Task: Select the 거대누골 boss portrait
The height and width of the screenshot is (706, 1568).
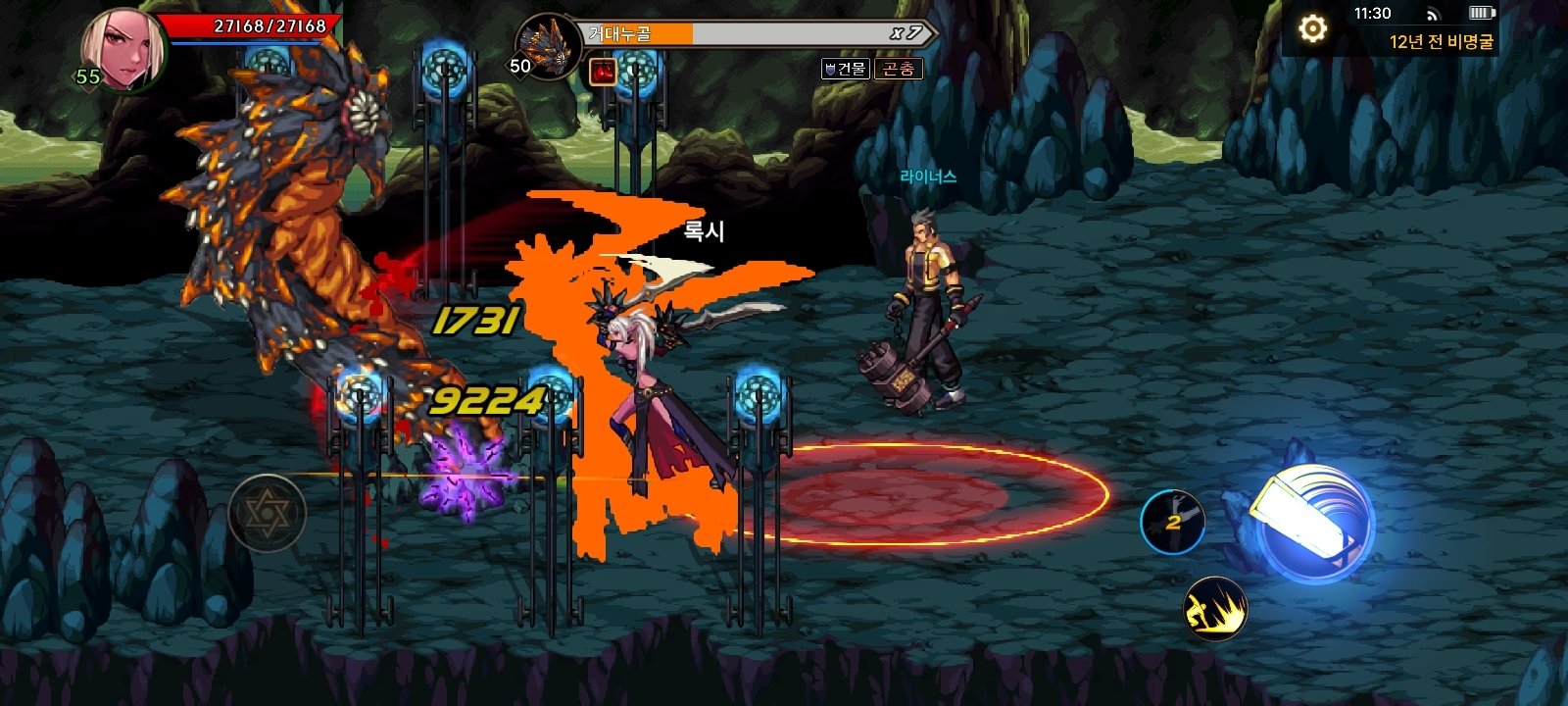Action: click(551, 46)
